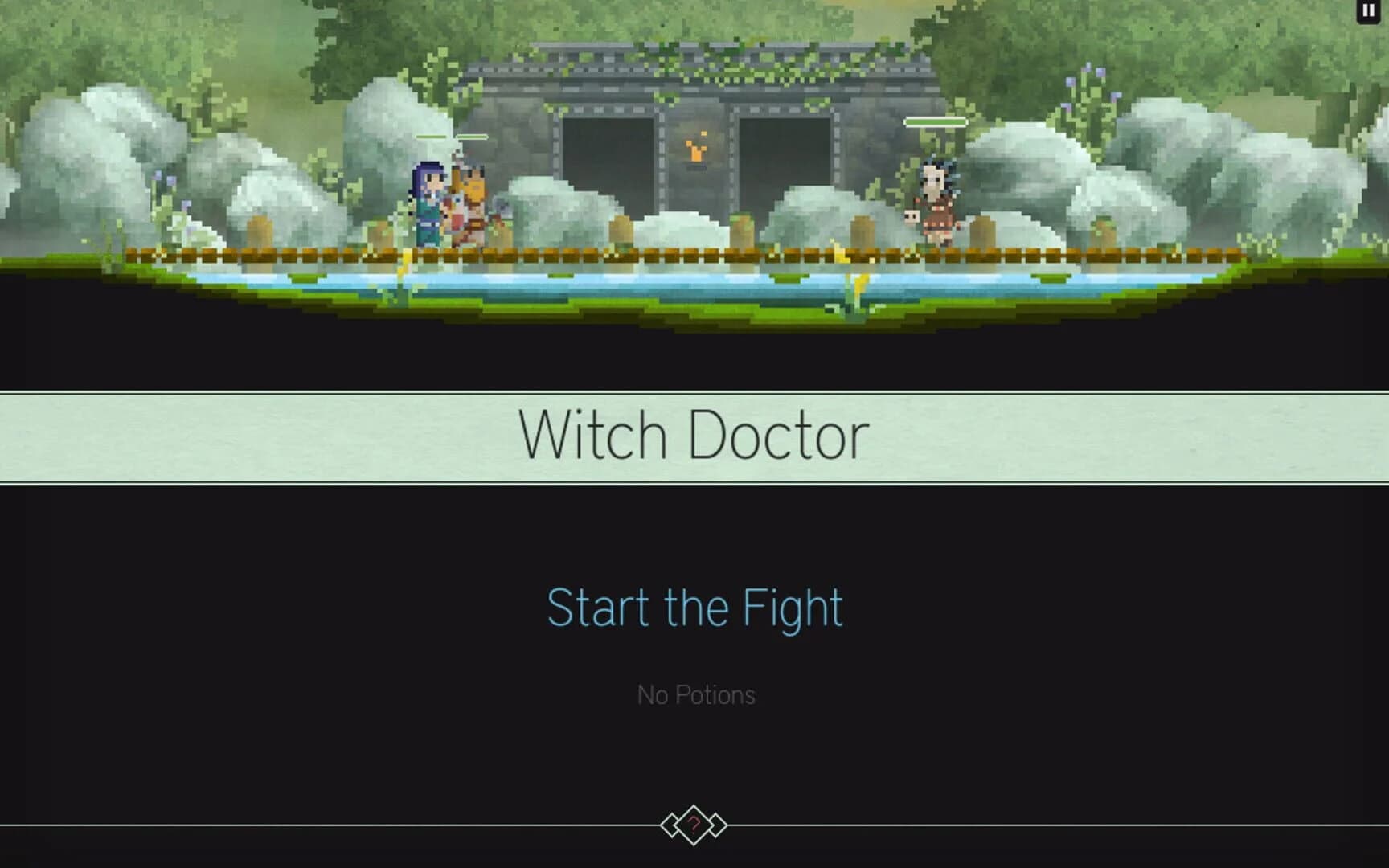Image resolution: width=1389 pixels, height=868 pixels.
Task: Click the pause icon in the top-right corner
Action: [1368, 10]
